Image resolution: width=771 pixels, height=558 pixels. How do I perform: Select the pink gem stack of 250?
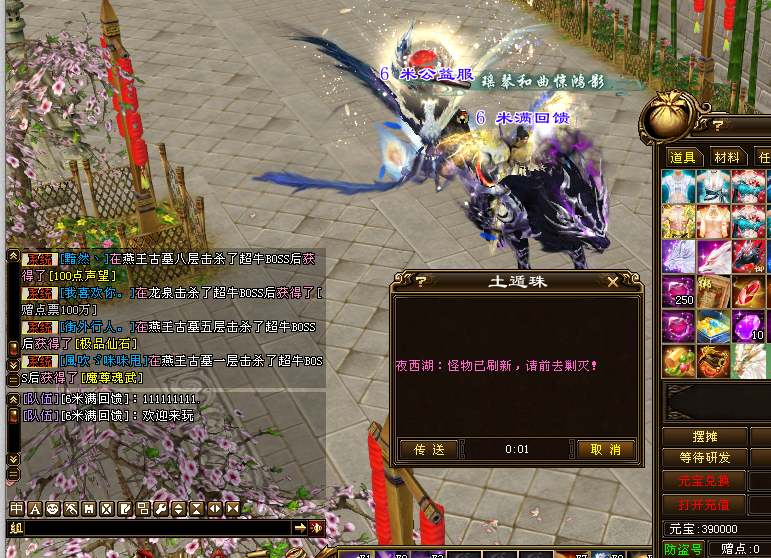coord(678,292)
